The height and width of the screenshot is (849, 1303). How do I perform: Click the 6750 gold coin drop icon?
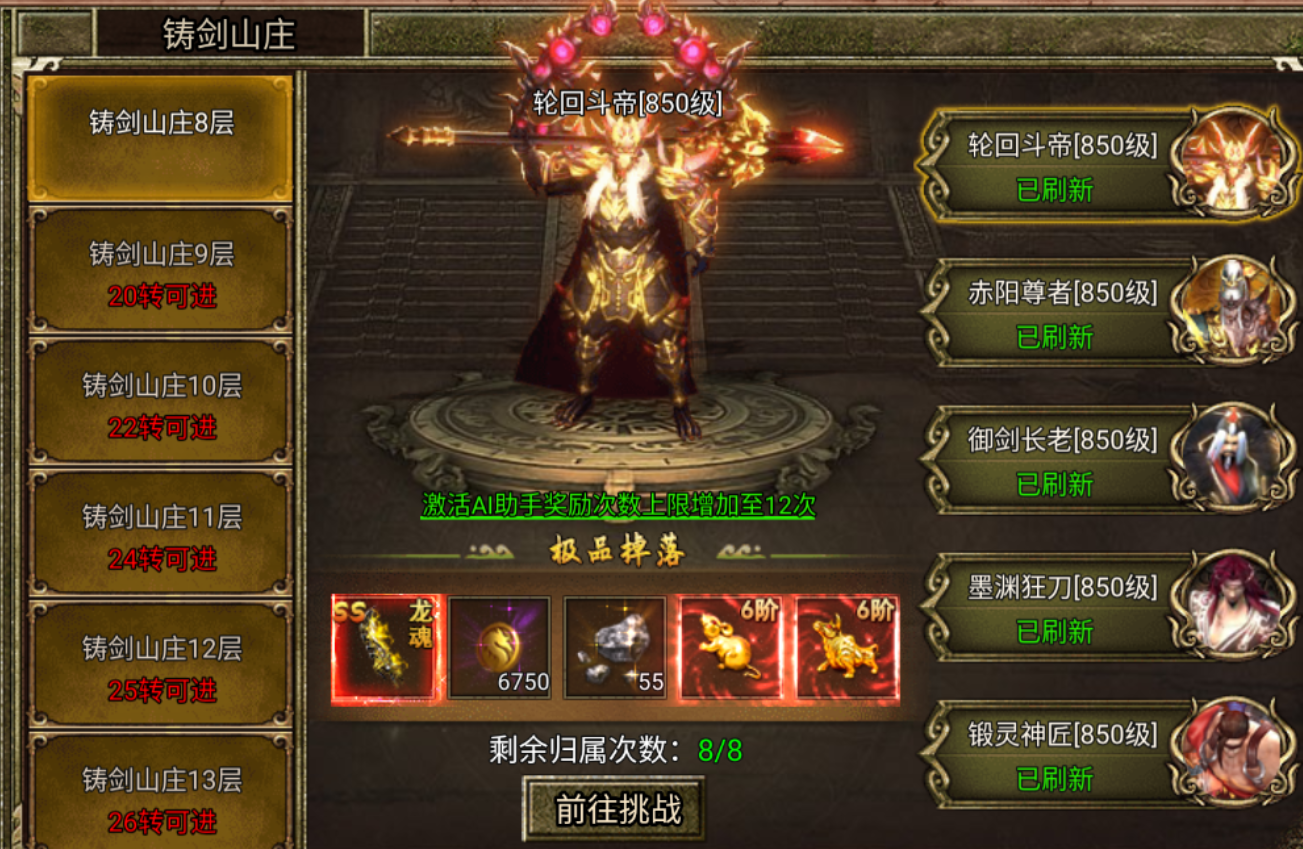pos(499,647)
